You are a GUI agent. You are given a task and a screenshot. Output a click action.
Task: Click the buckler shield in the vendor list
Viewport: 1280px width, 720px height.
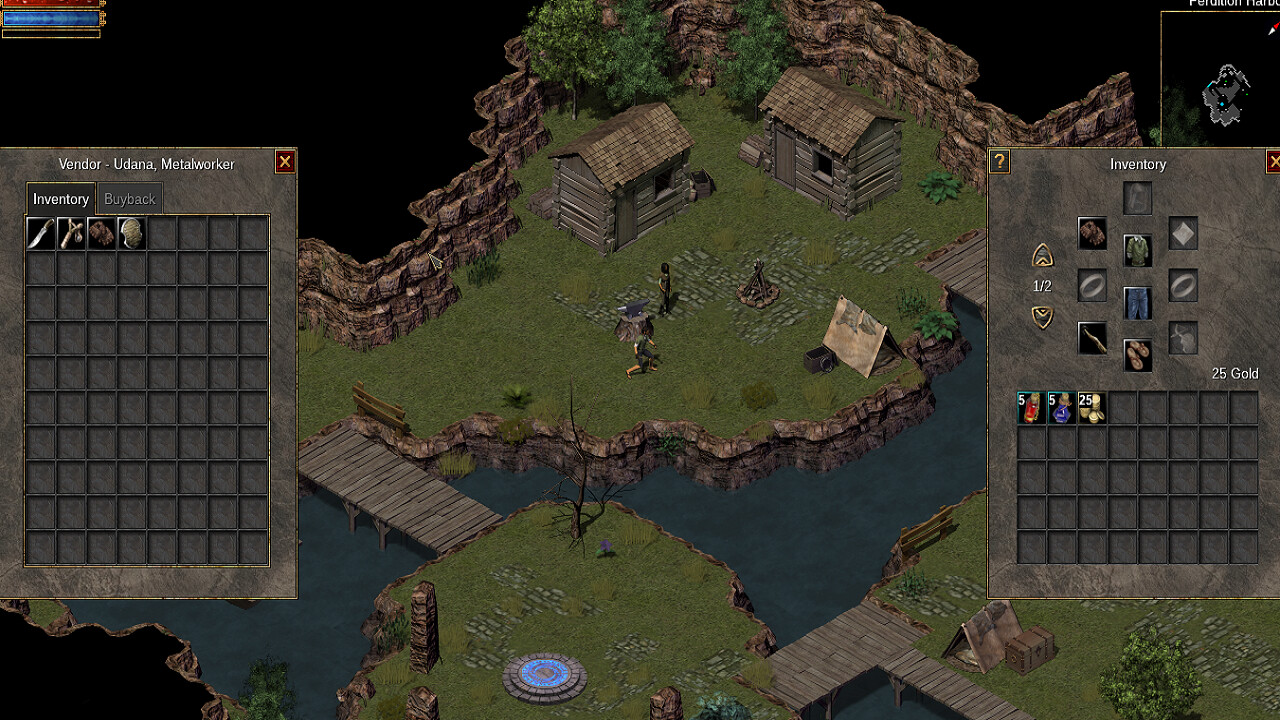coord(131,233)
